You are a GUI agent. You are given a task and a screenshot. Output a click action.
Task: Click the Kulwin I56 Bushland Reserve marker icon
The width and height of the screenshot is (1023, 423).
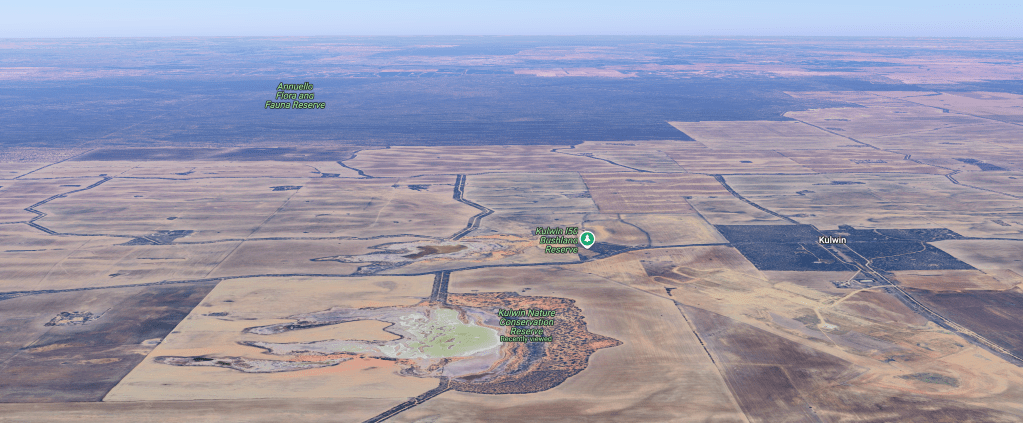[x=588, y=238]
